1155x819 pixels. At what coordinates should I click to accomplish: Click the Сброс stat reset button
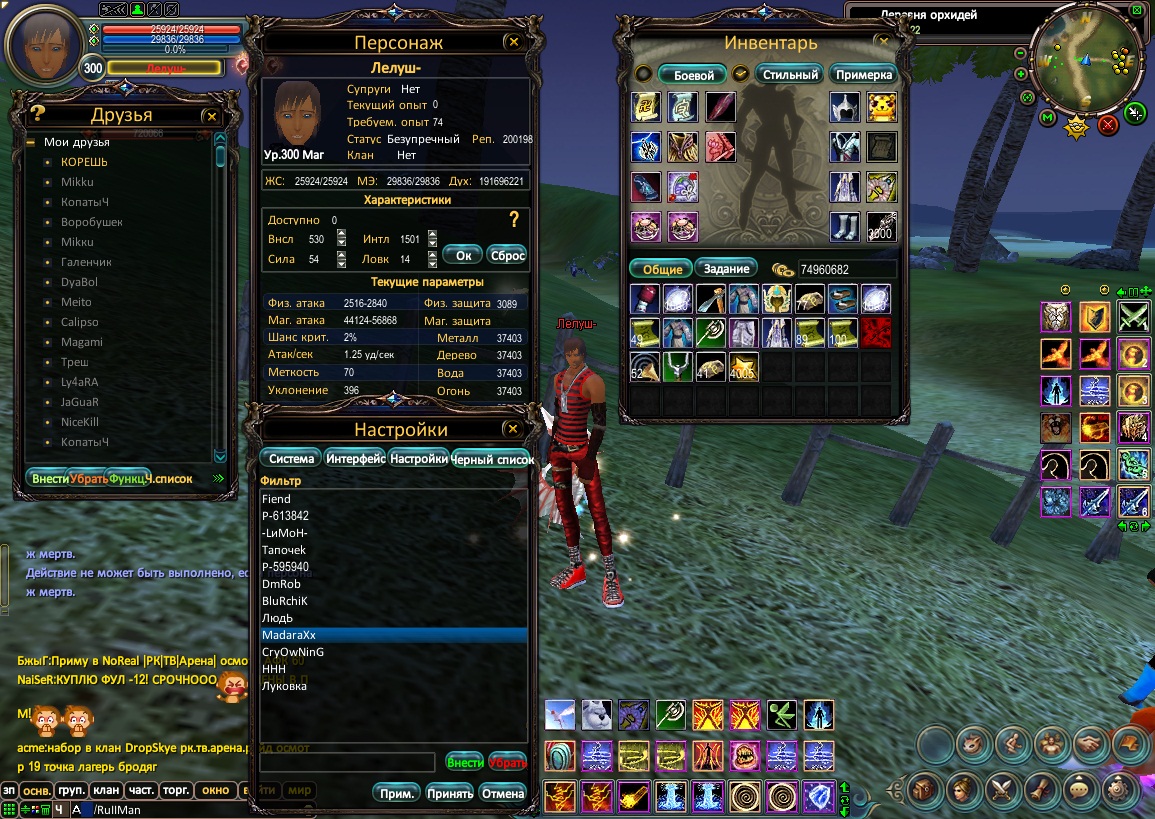(x=507, y=255)
